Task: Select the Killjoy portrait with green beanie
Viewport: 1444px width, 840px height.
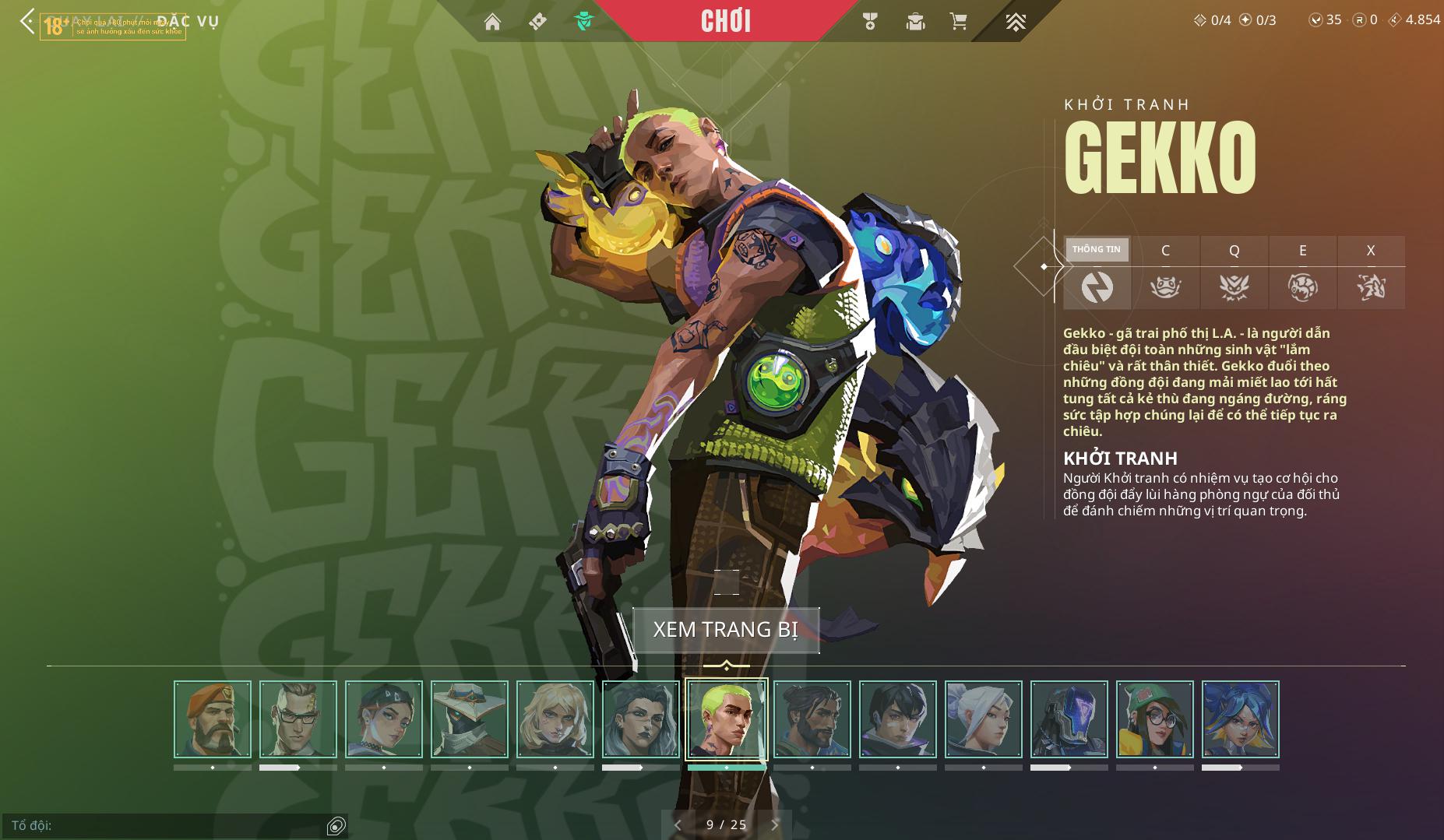Action: coord(1155,719)
